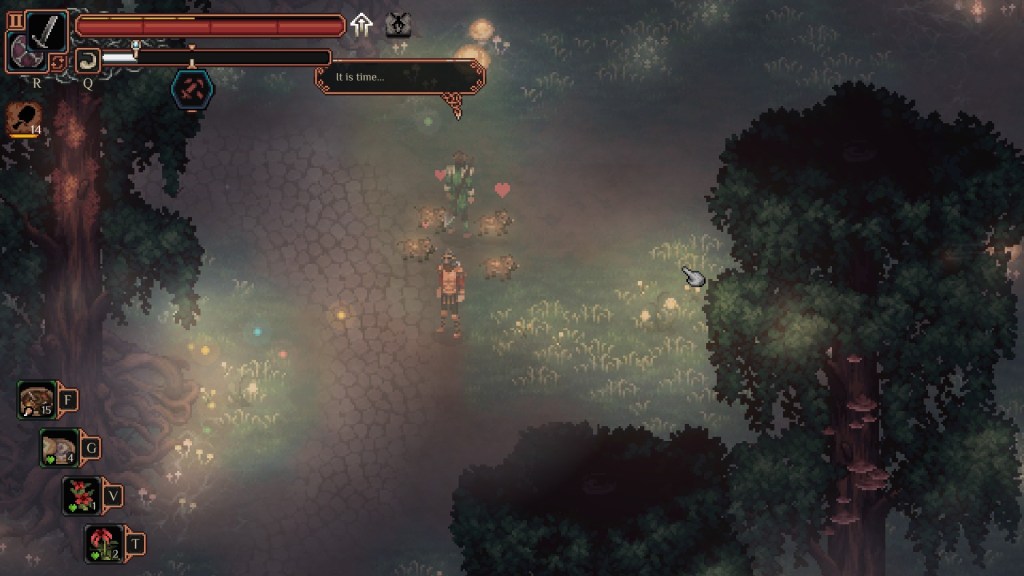This screenshot has width=1024, height=576.
Task: Toggle the weapon swap arrows icon
Action: [x=58, y=63]
